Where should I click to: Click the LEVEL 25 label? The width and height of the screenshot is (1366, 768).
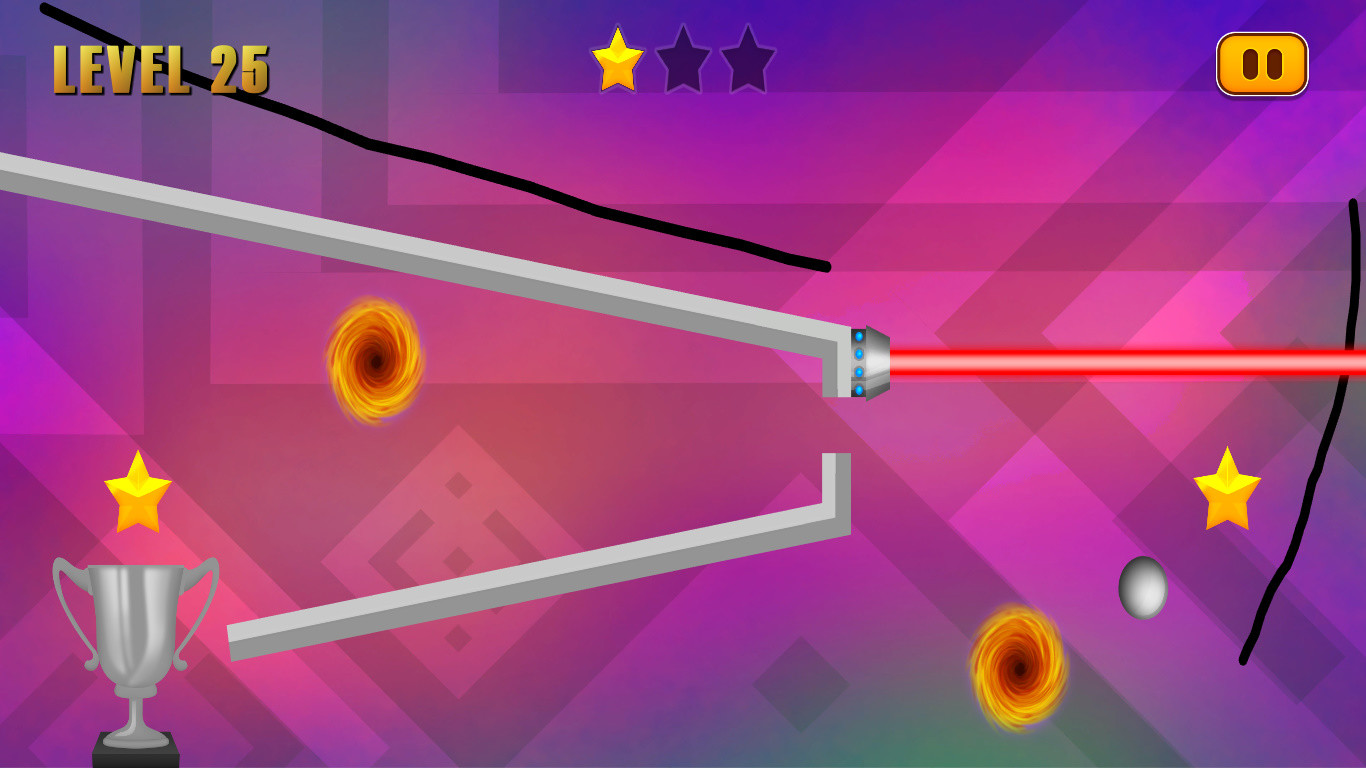pyautogui.click(x=160, y=67)
